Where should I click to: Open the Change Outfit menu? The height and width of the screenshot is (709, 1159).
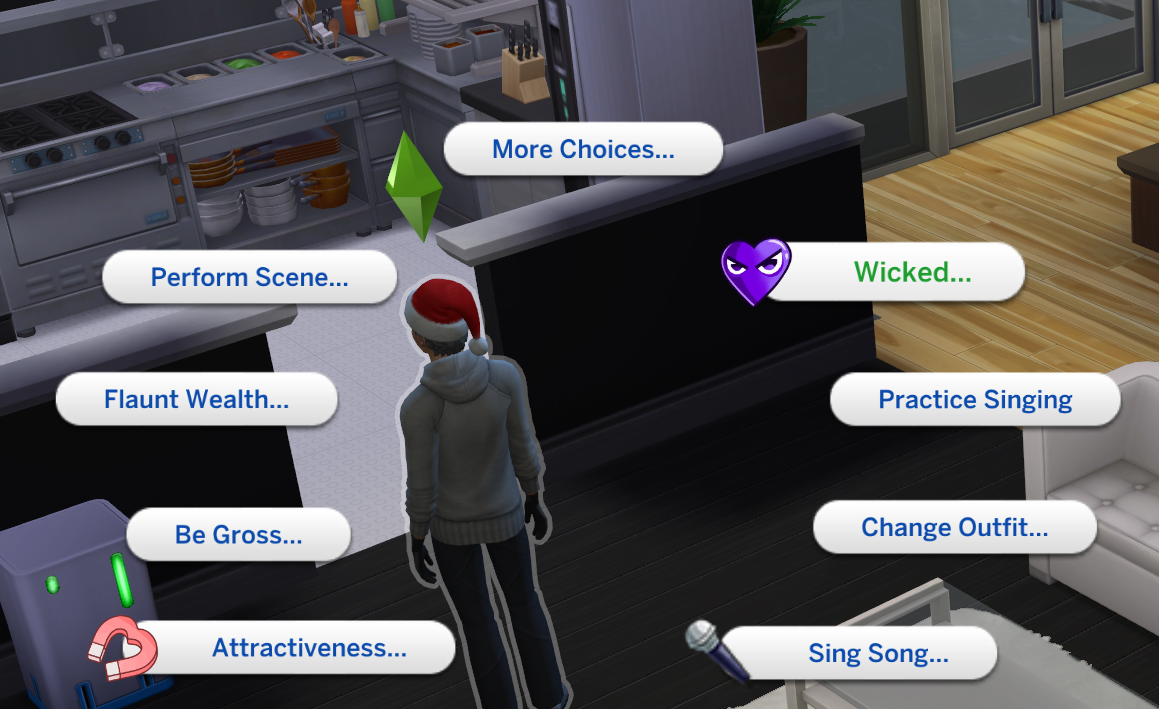955,528
